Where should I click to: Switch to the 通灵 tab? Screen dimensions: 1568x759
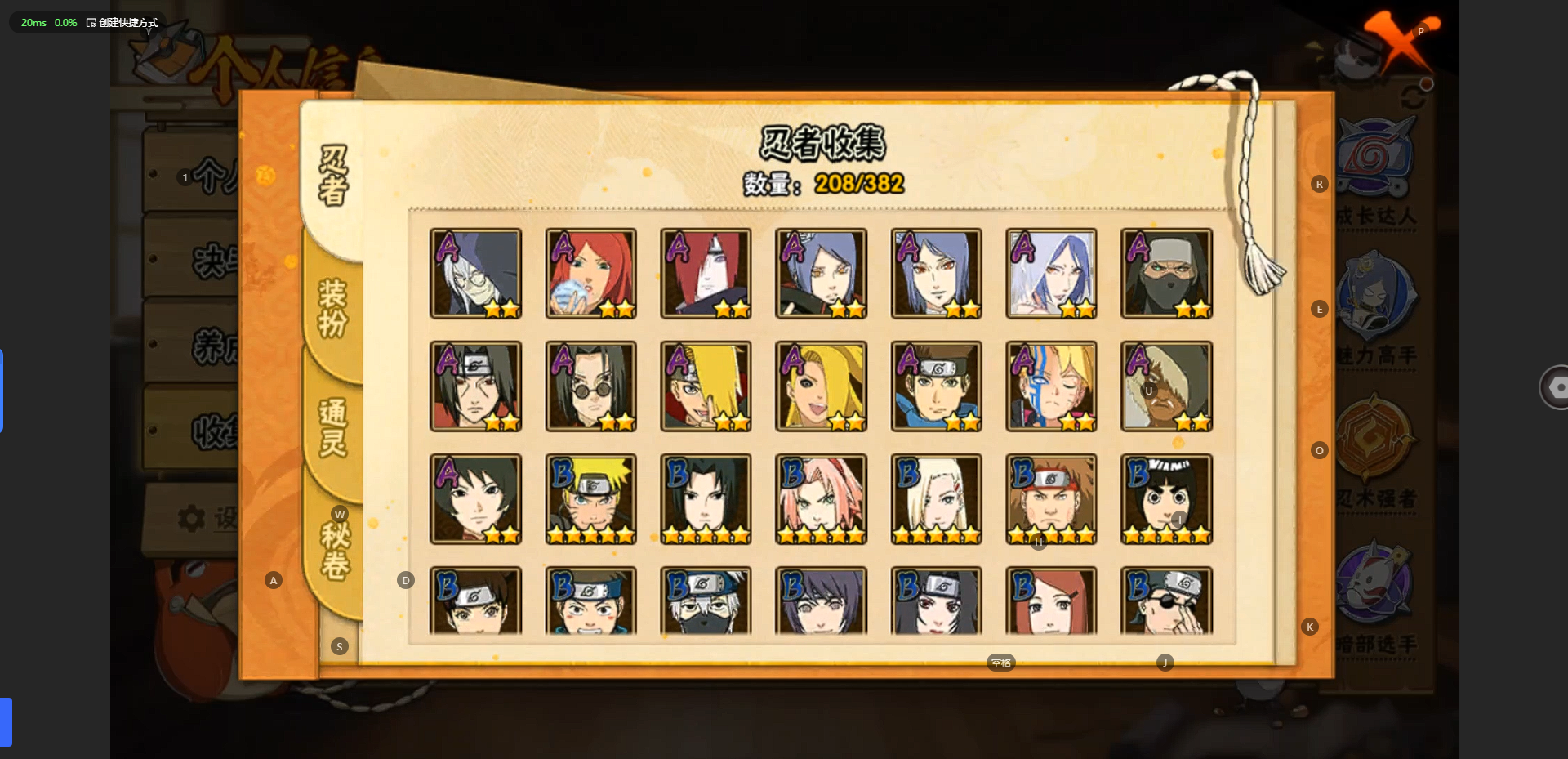(333, 426)
